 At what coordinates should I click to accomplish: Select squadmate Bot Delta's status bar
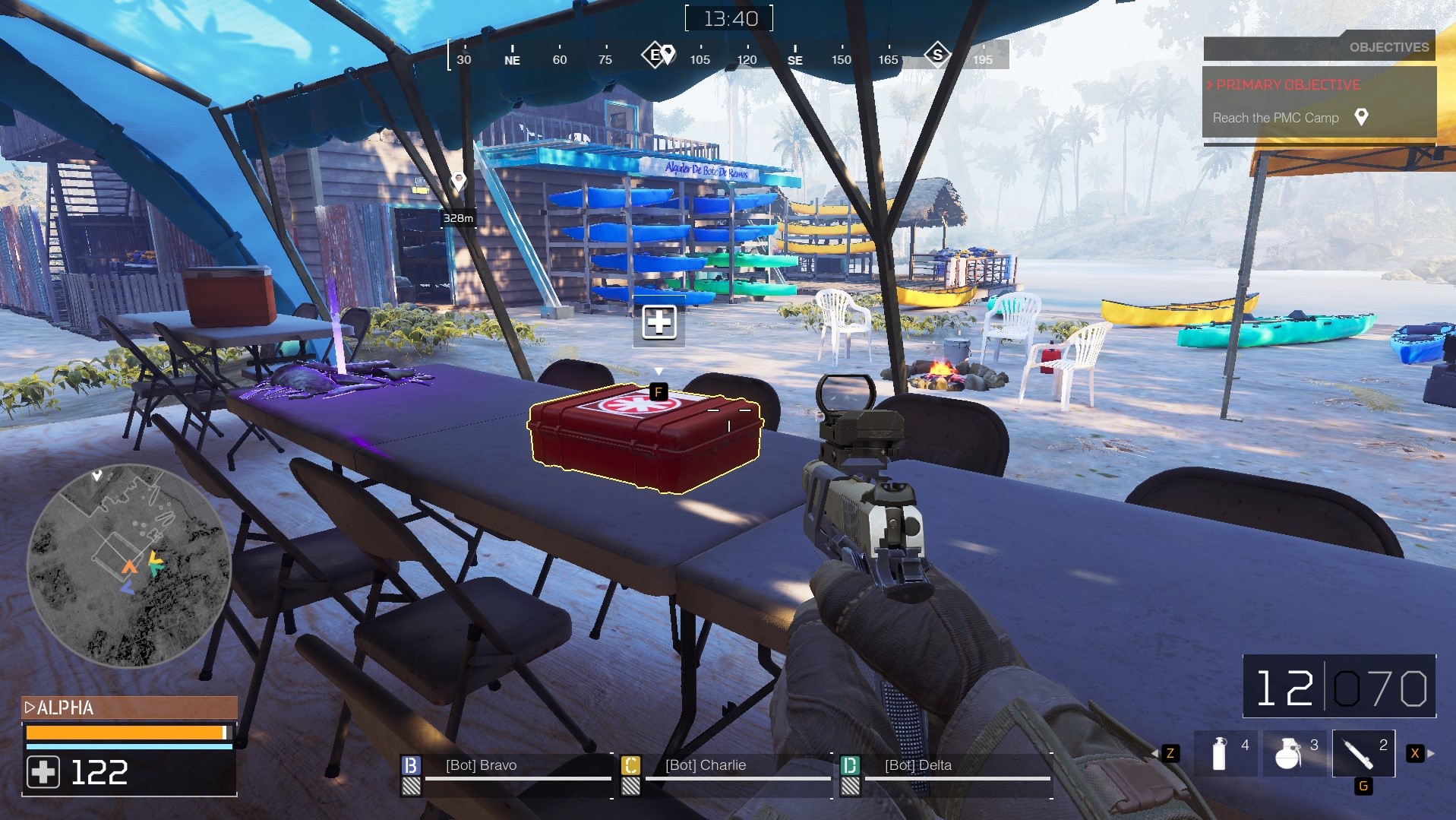[946, 774]
